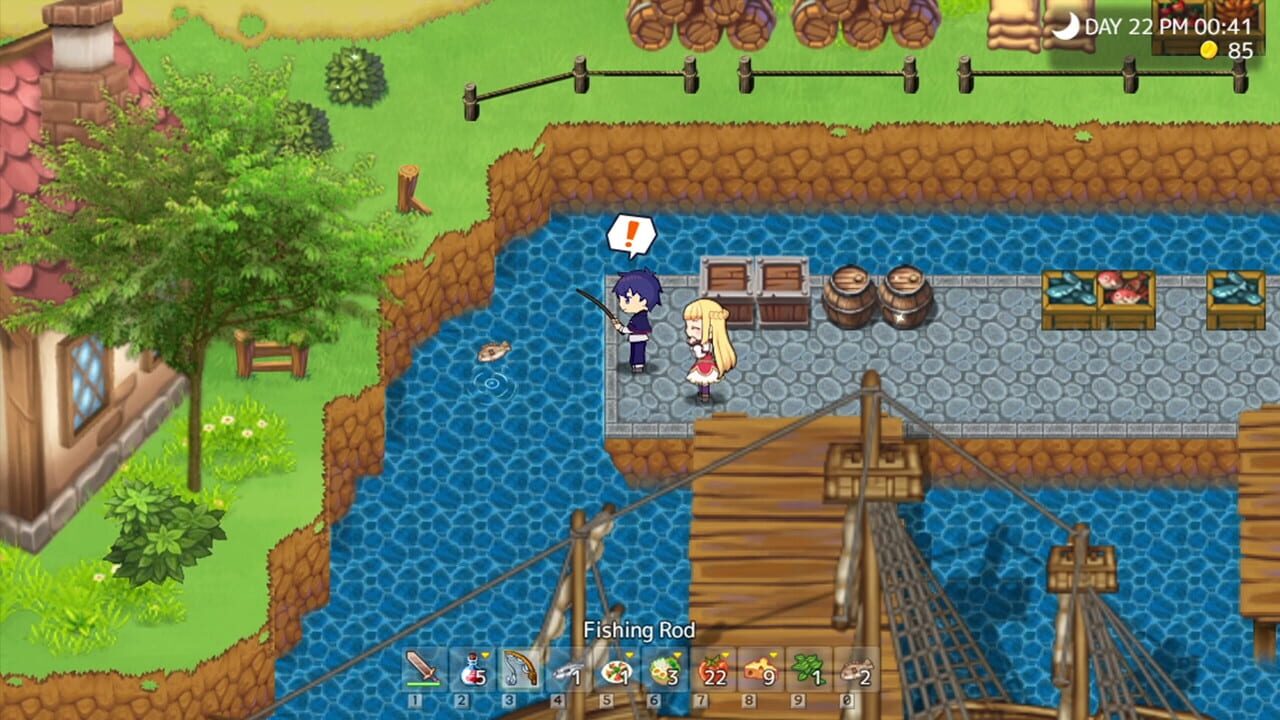Click the moon icon in the HUD

pos(1066,26)
